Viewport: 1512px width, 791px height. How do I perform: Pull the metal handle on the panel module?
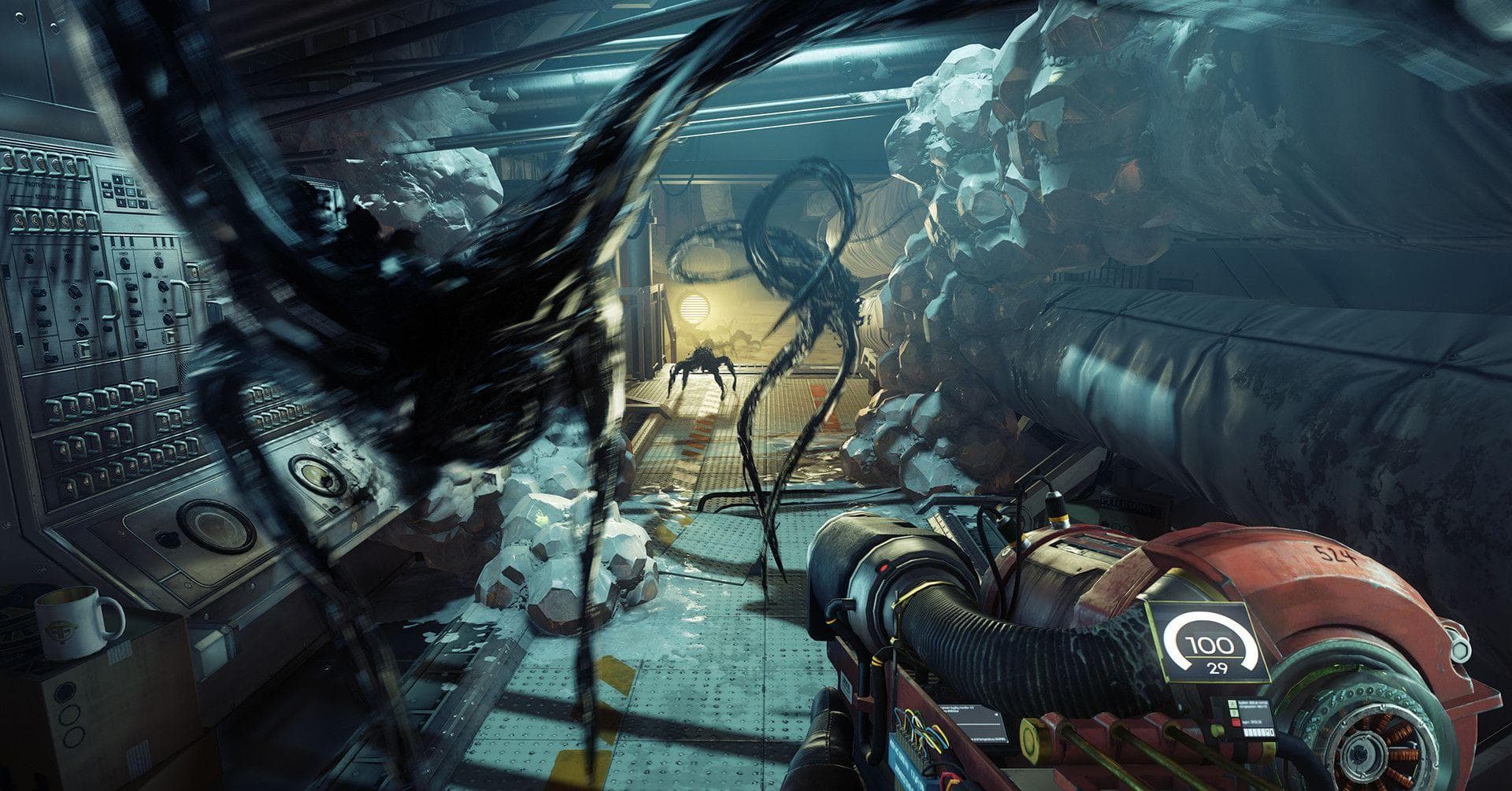[108, 299]
